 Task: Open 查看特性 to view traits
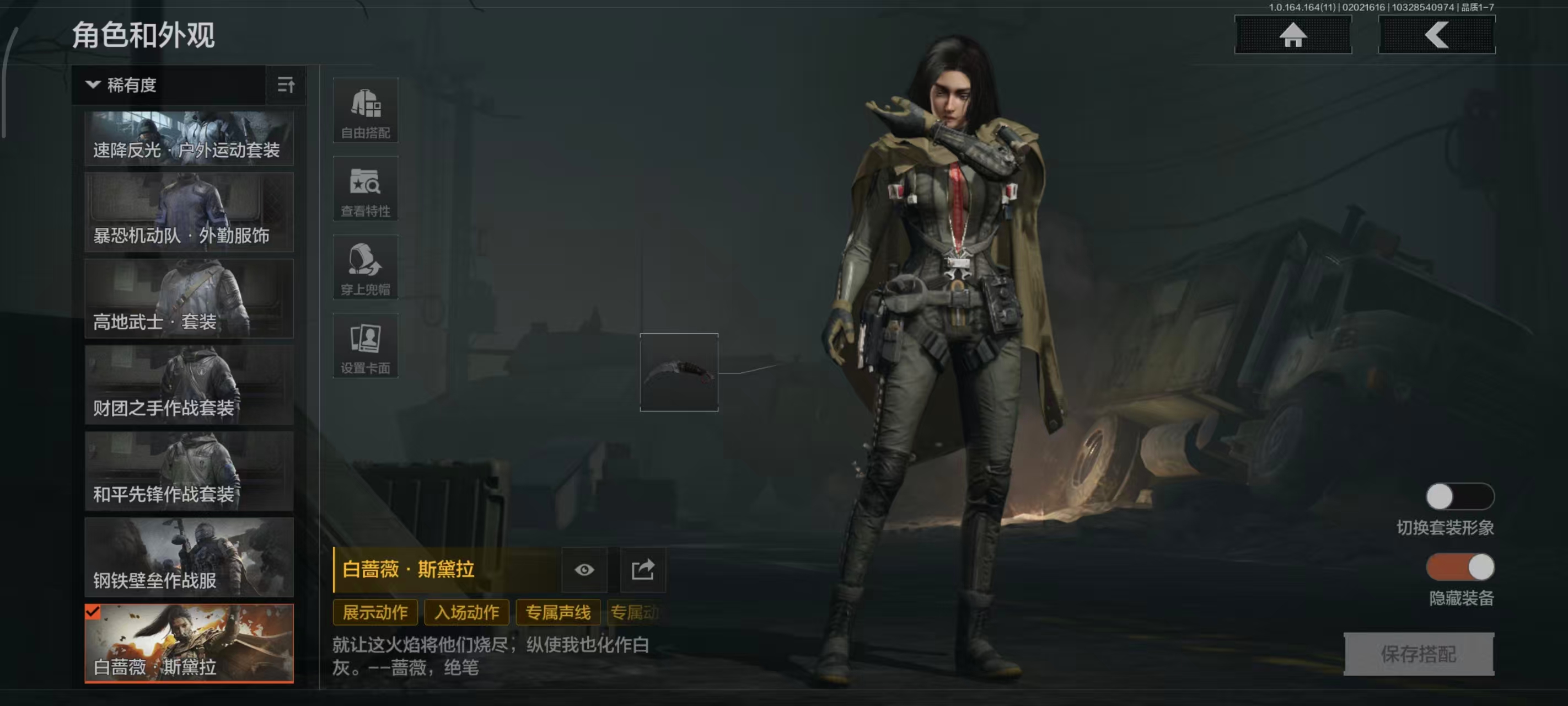click(365, 189)
